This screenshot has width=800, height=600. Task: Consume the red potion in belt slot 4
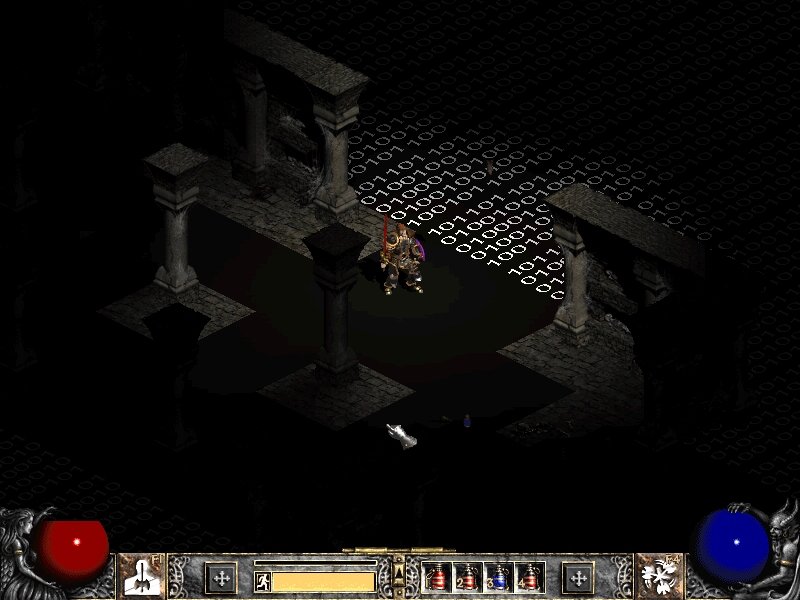point(530,577)
